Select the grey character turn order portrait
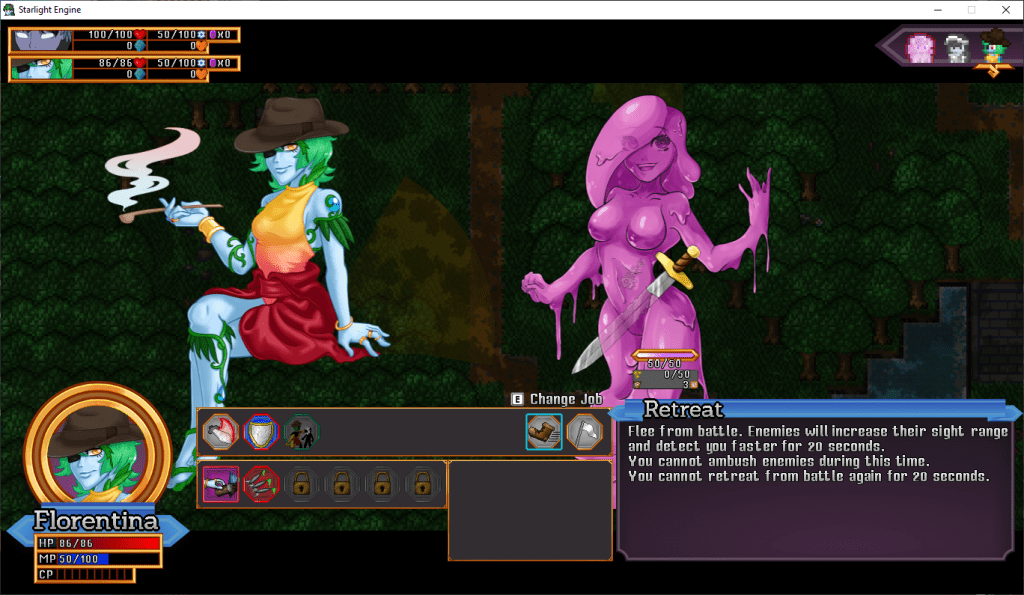 [957, 48]
